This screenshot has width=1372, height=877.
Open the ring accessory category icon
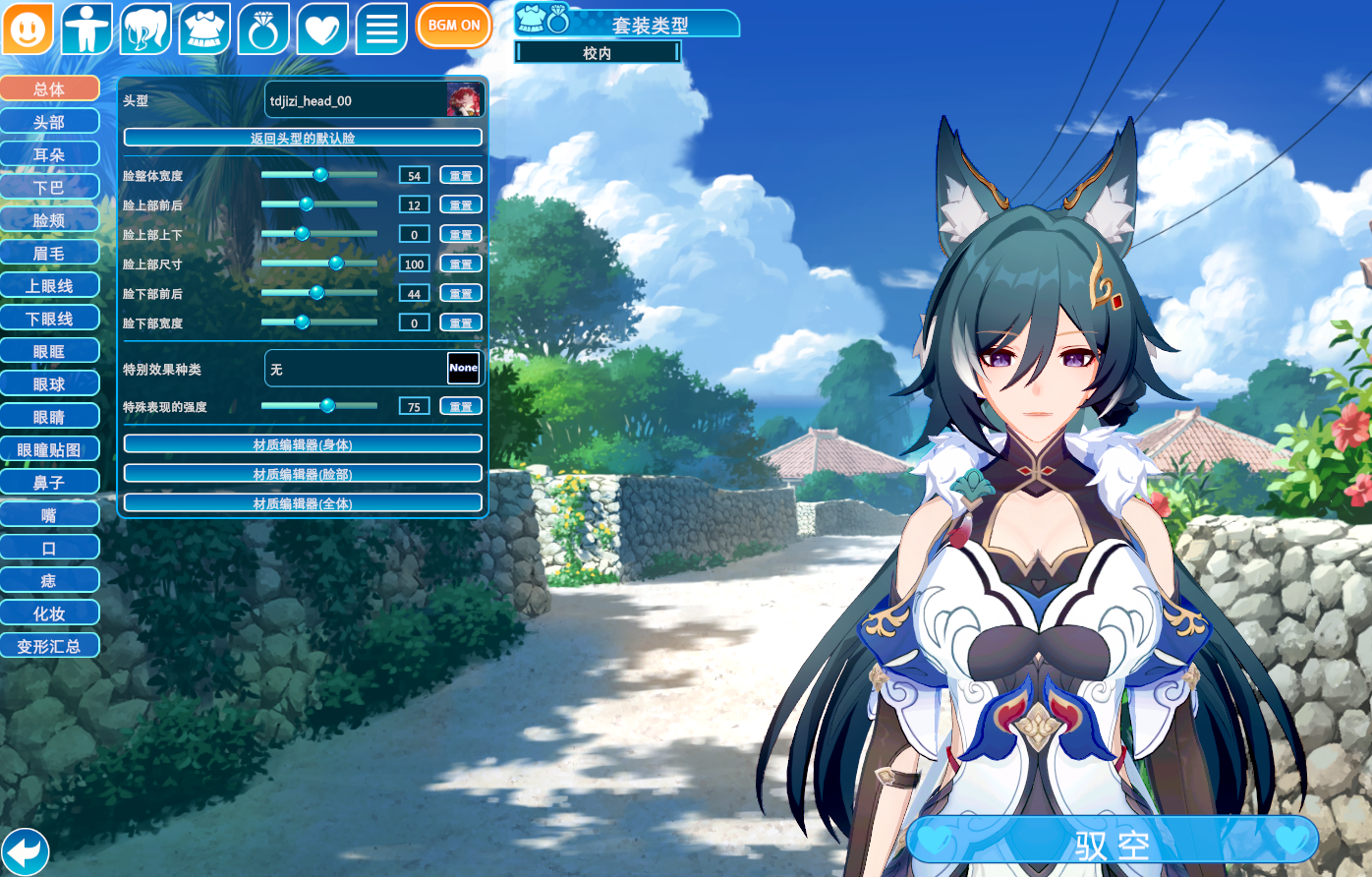click(x=263, y=29)
